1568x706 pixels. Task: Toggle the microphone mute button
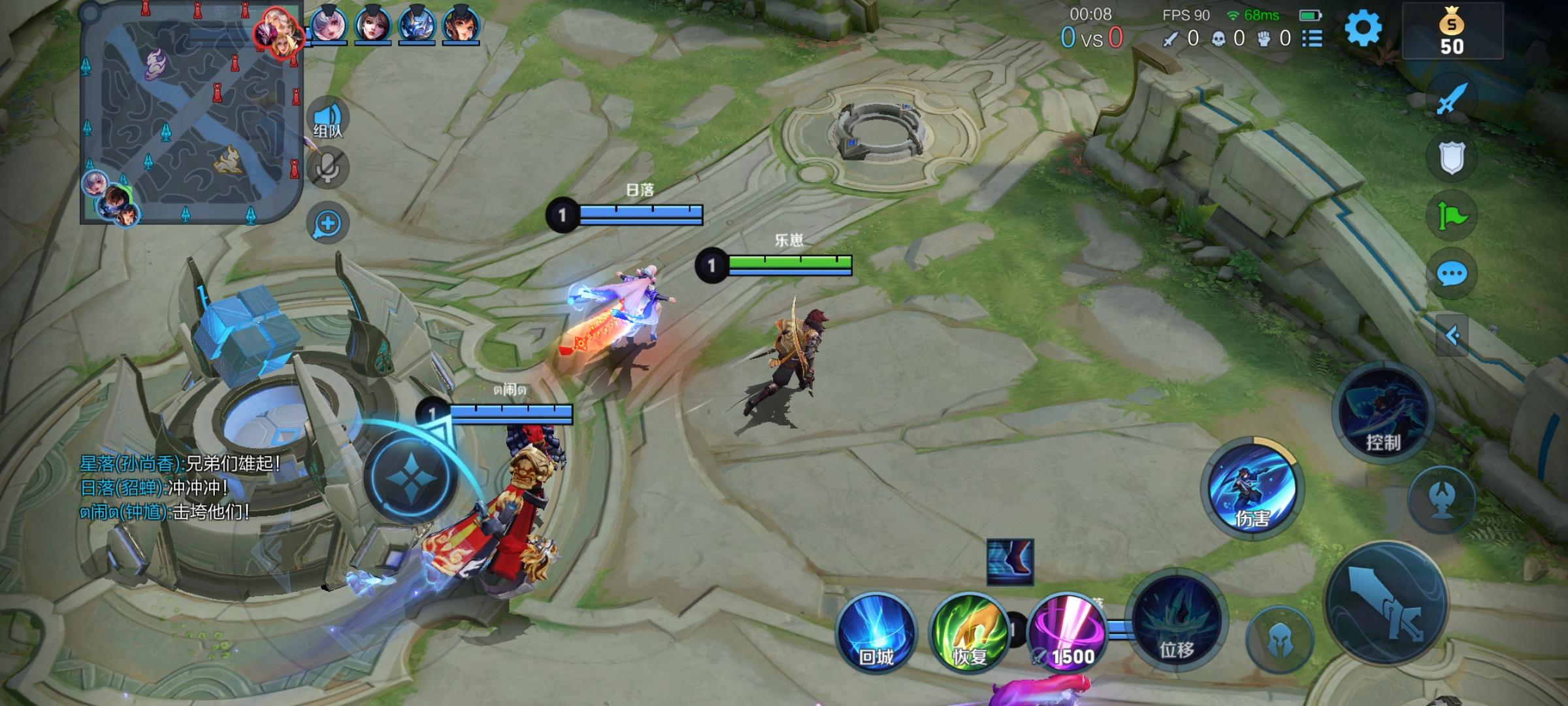[328, 169]
